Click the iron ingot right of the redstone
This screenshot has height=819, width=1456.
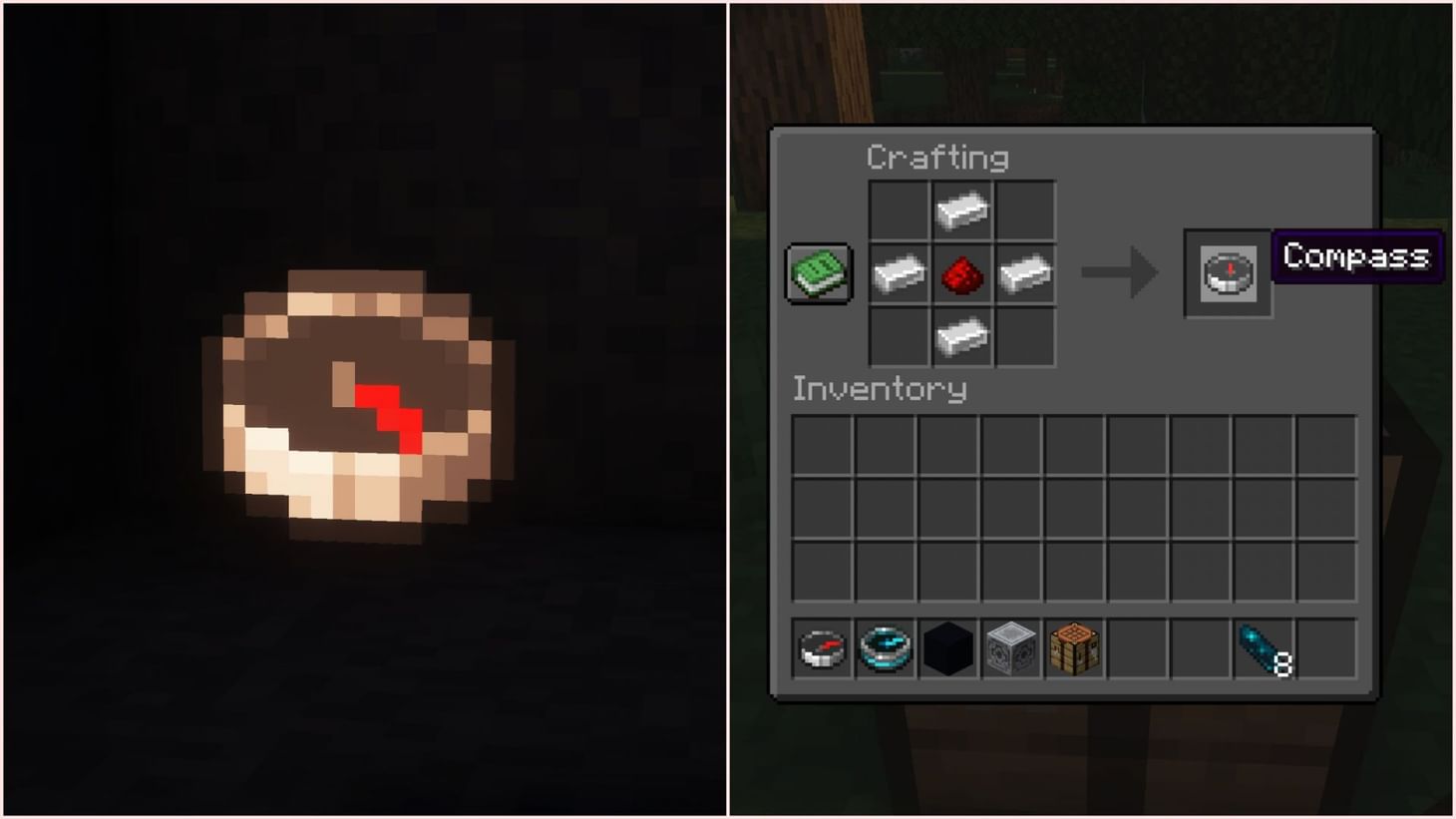[x=1025, y=273]
